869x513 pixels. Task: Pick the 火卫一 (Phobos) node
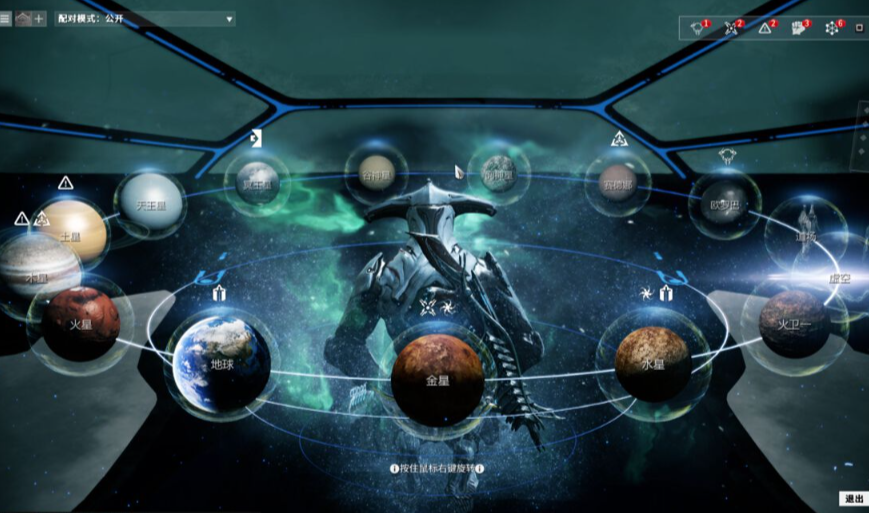pyautogui.click(x=794, y=323)
